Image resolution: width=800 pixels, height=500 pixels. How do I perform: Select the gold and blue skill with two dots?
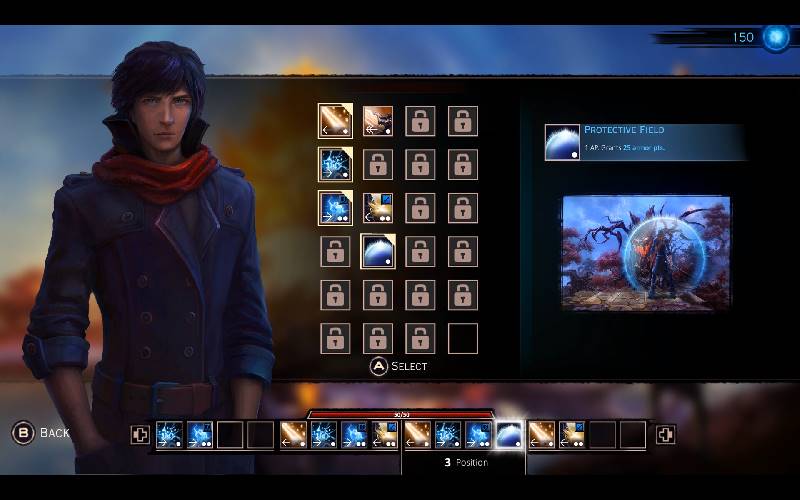click(x=378, y=207)
